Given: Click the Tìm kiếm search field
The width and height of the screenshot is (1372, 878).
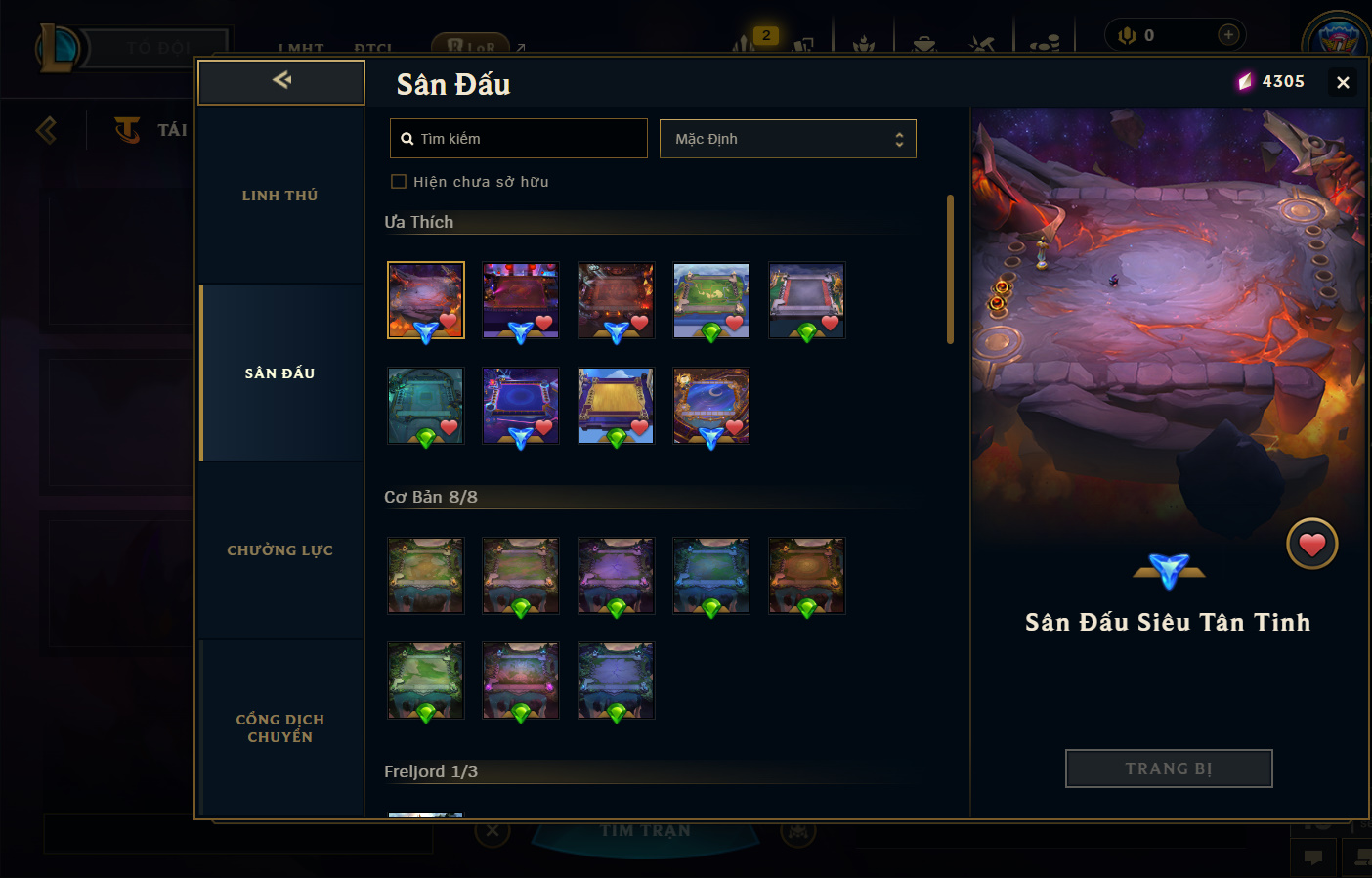Looking at the screenshot, I should coord(519,139).
